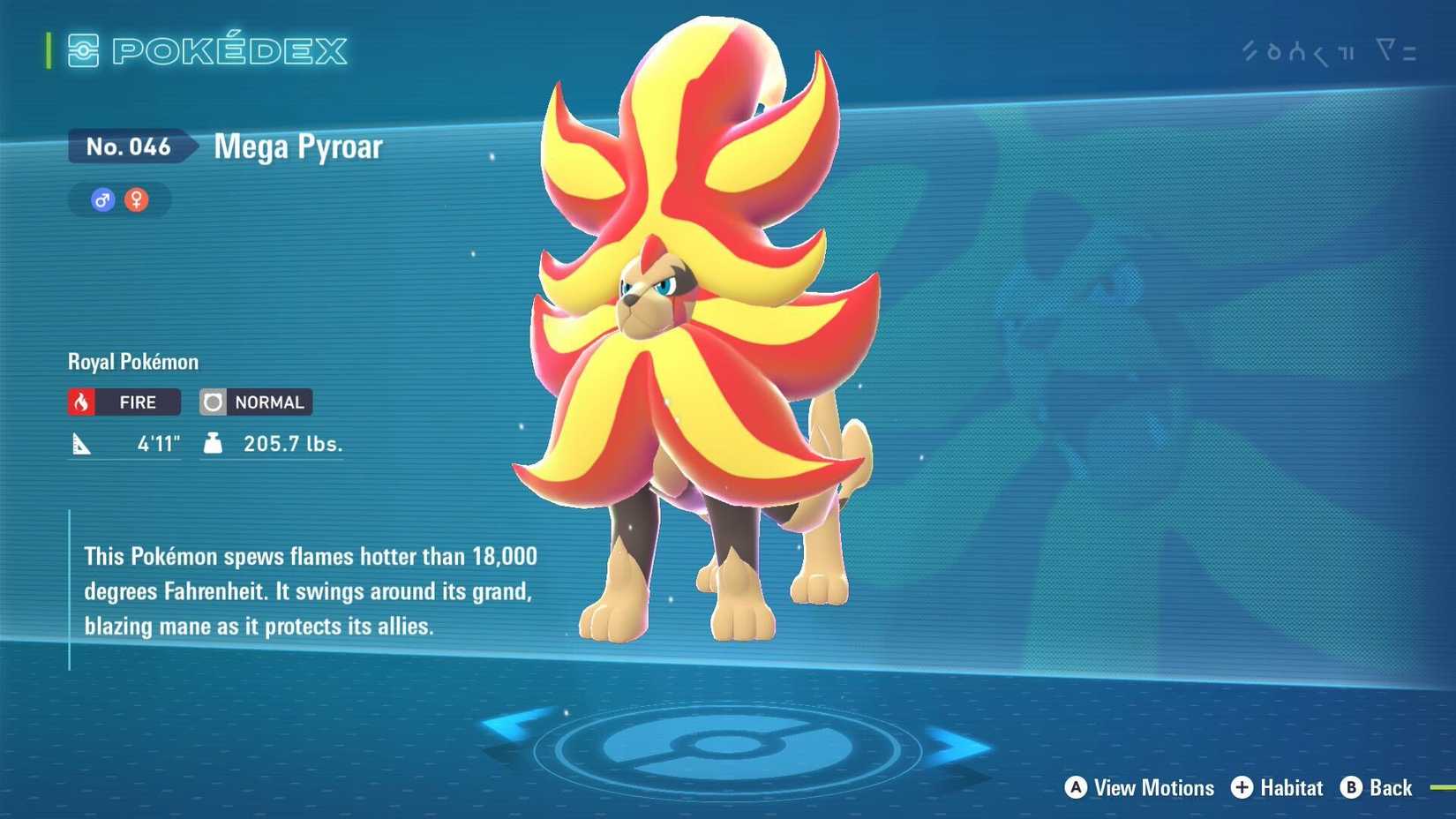The width and height of the screenshot is (1456, 819).
Task: Select the Fire type flame icon
Action: click(83, 402)
